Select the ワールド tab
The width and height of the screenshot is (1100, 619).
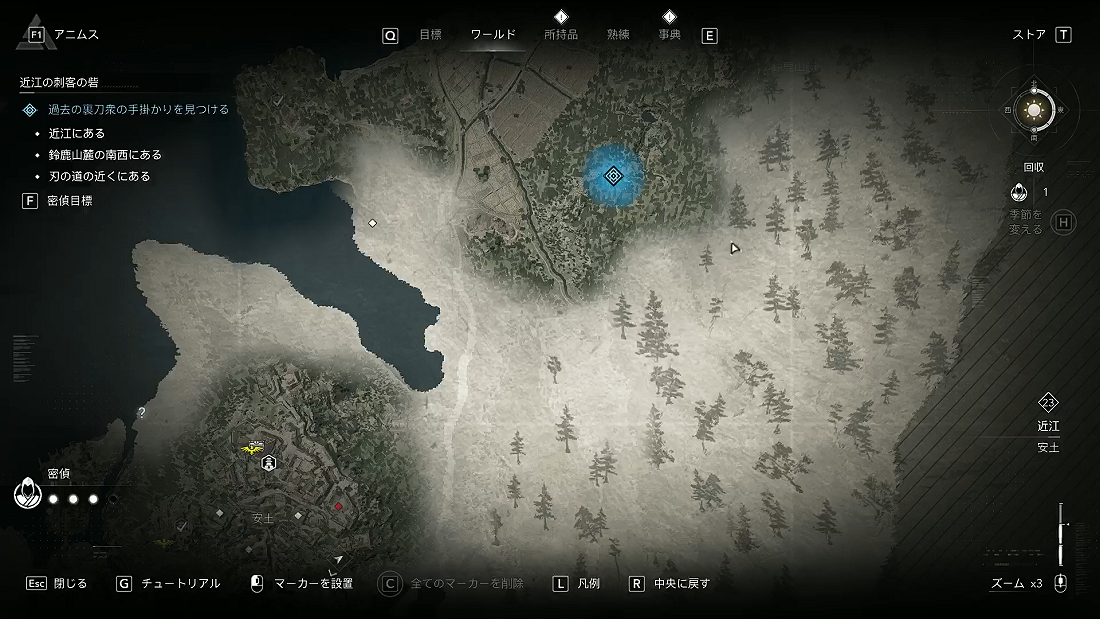pyautogui.click(x=493, y=35)
